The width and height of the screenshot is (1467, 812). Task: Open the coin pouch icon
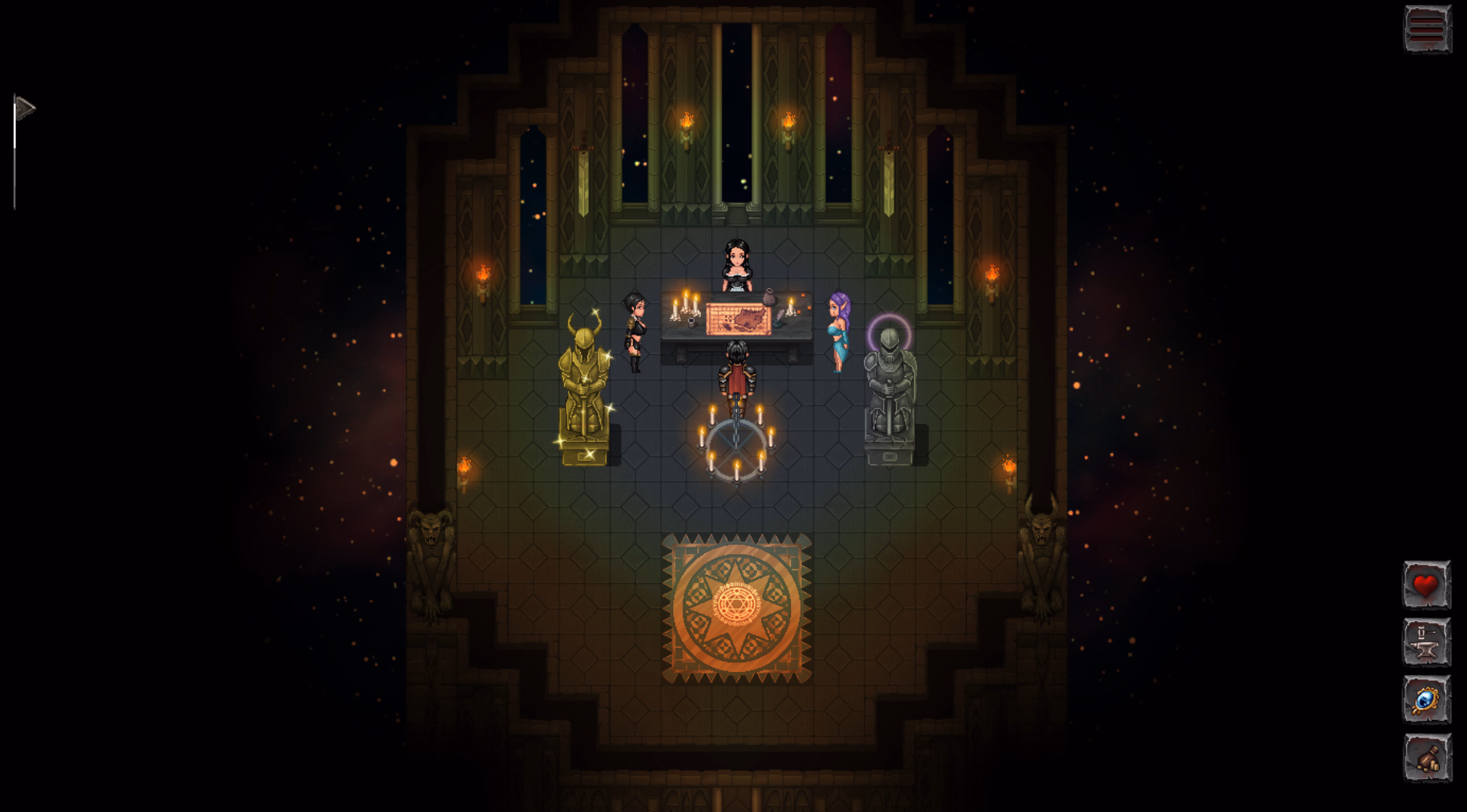click(1425, 758)
